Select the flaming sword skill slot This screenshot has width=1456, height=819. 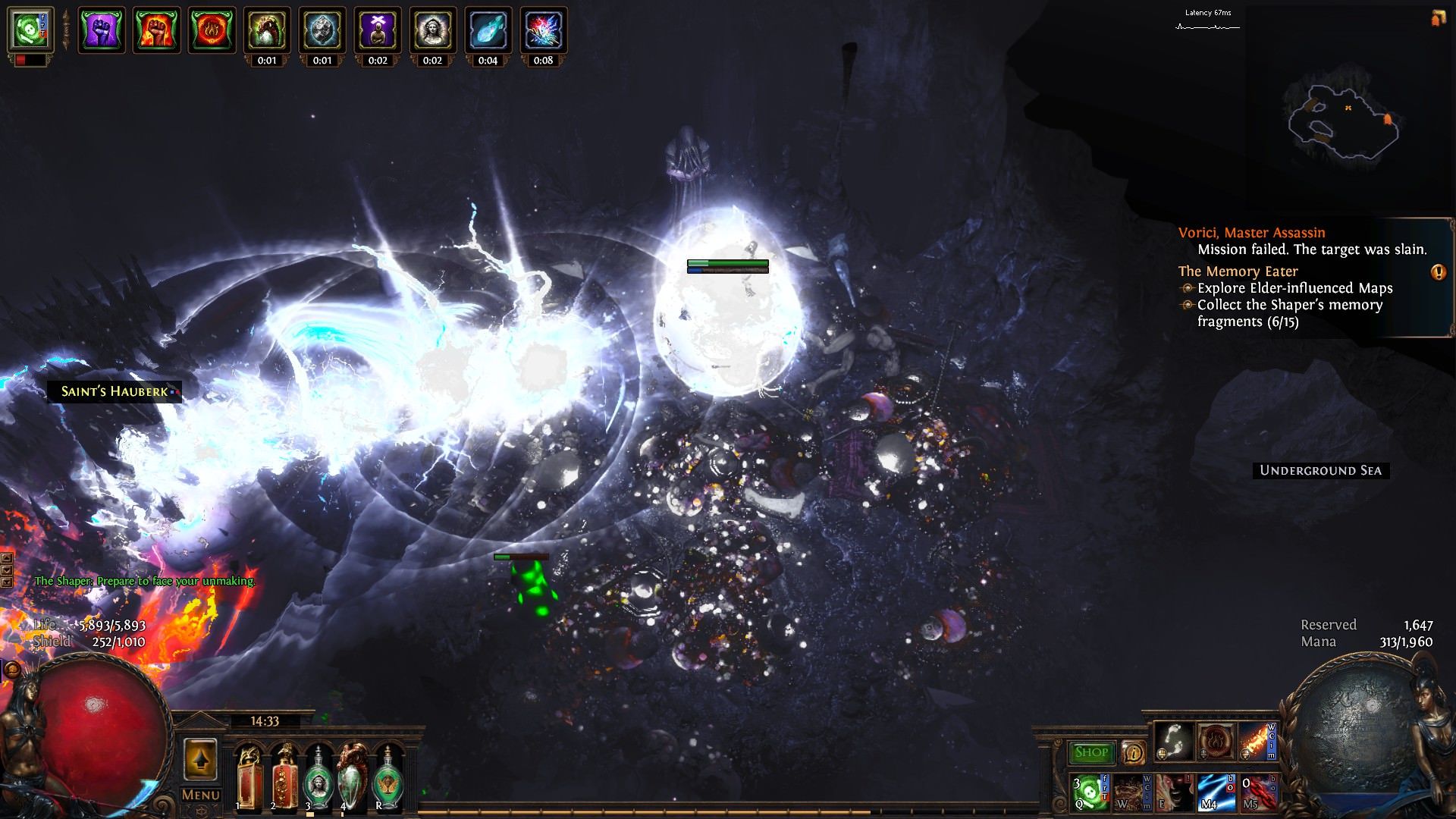(x=1256, y=740)
